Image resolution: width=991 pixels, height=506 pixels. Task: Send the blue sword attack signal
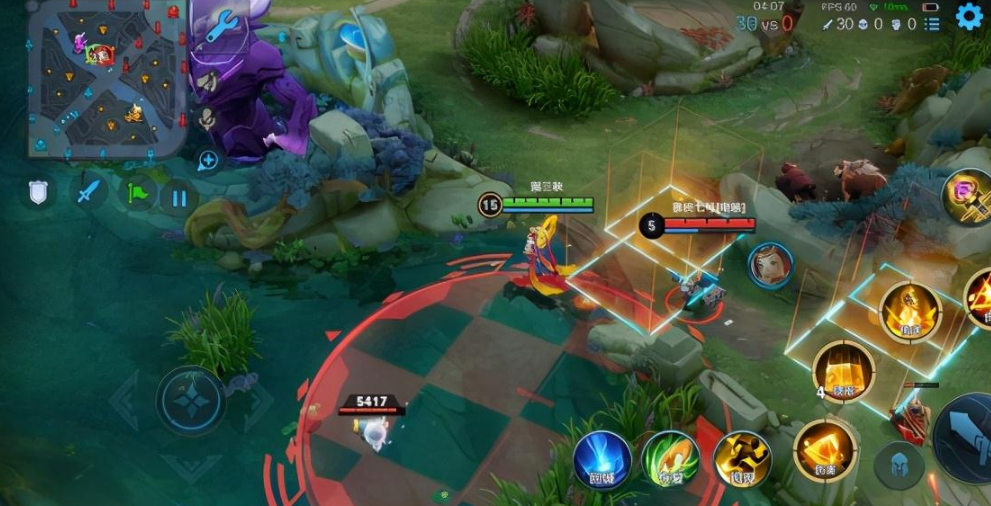91,191
